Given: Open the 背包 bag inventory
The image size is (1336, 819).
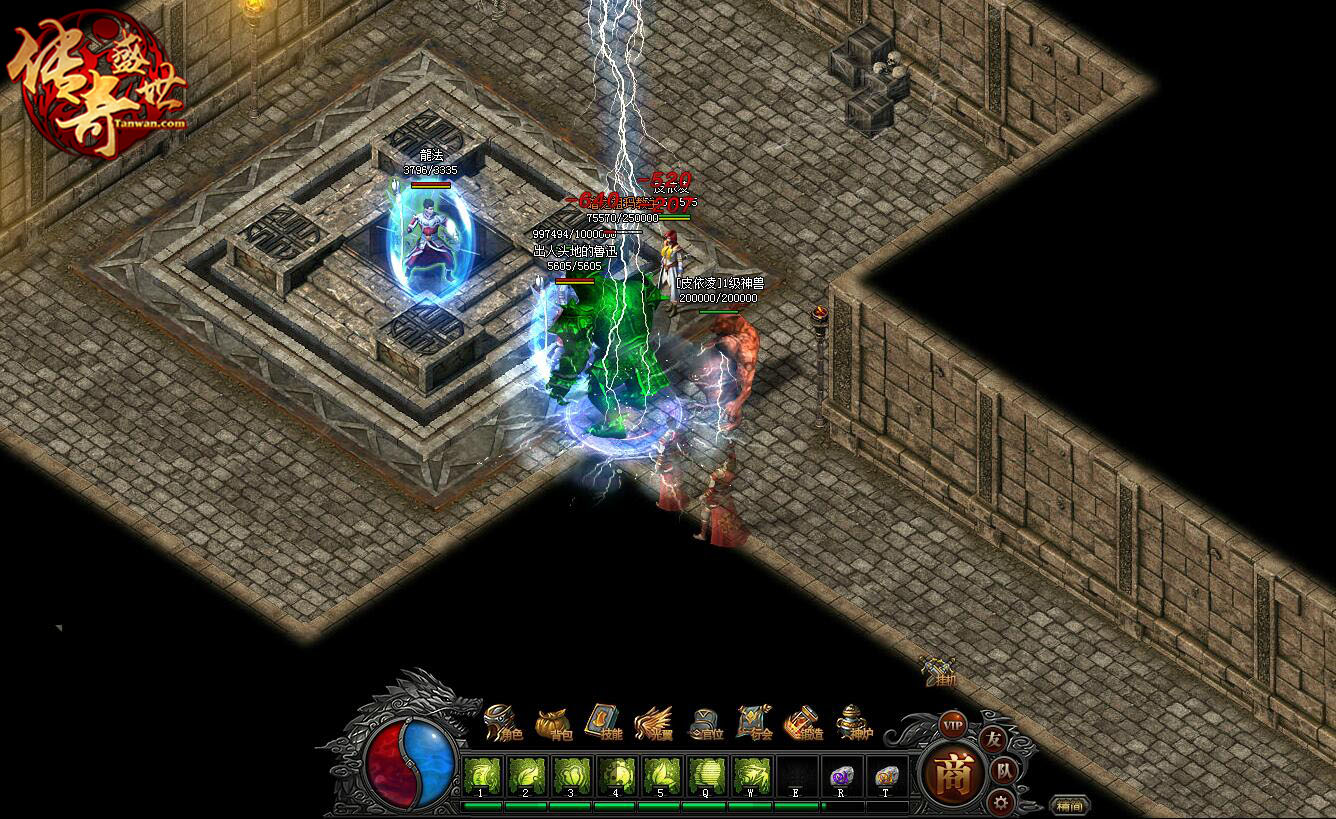Looking at the screenshot, I should 554,722.
